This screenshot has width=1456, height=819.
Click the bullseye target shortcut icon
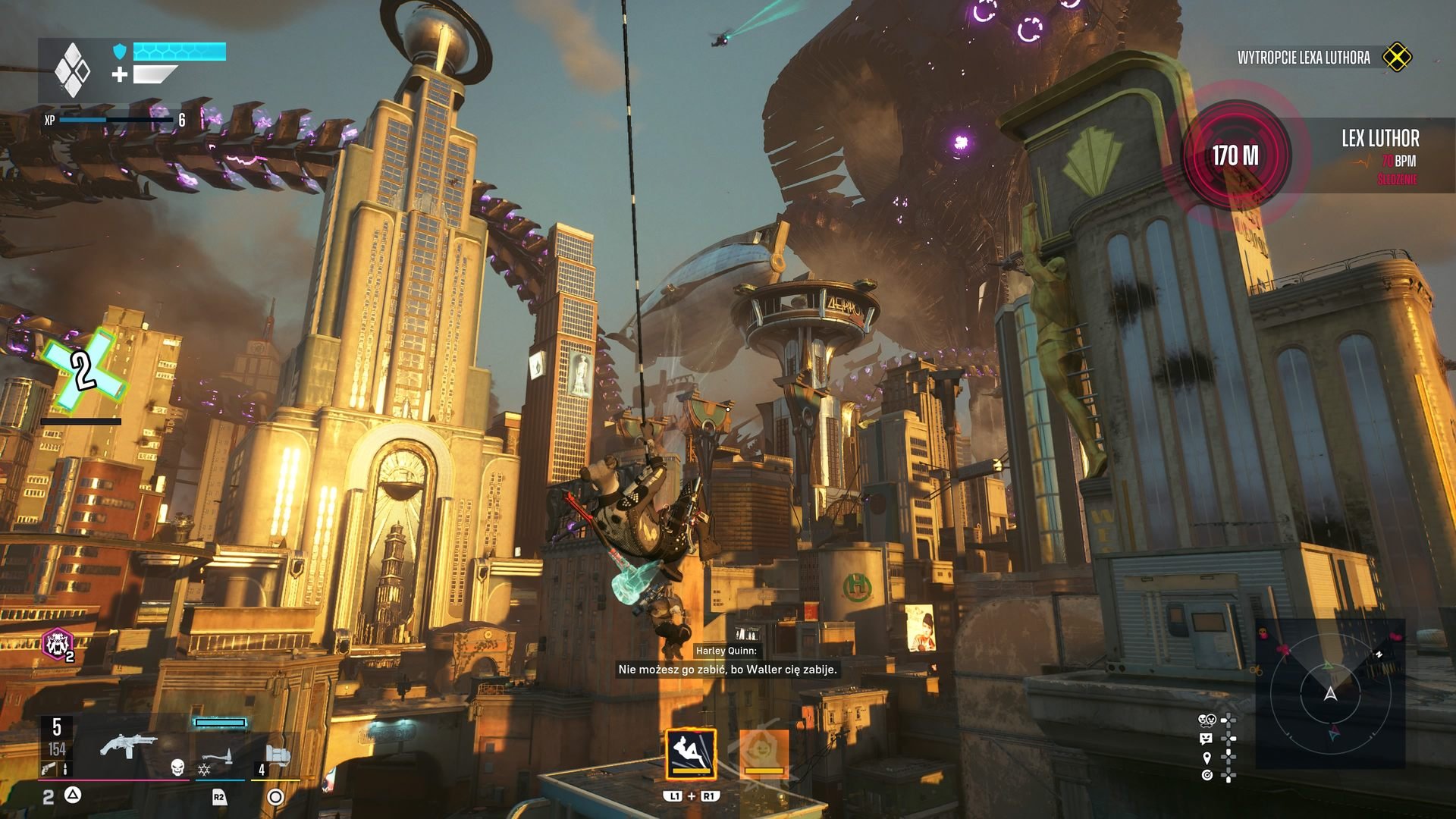[1207, 775]
